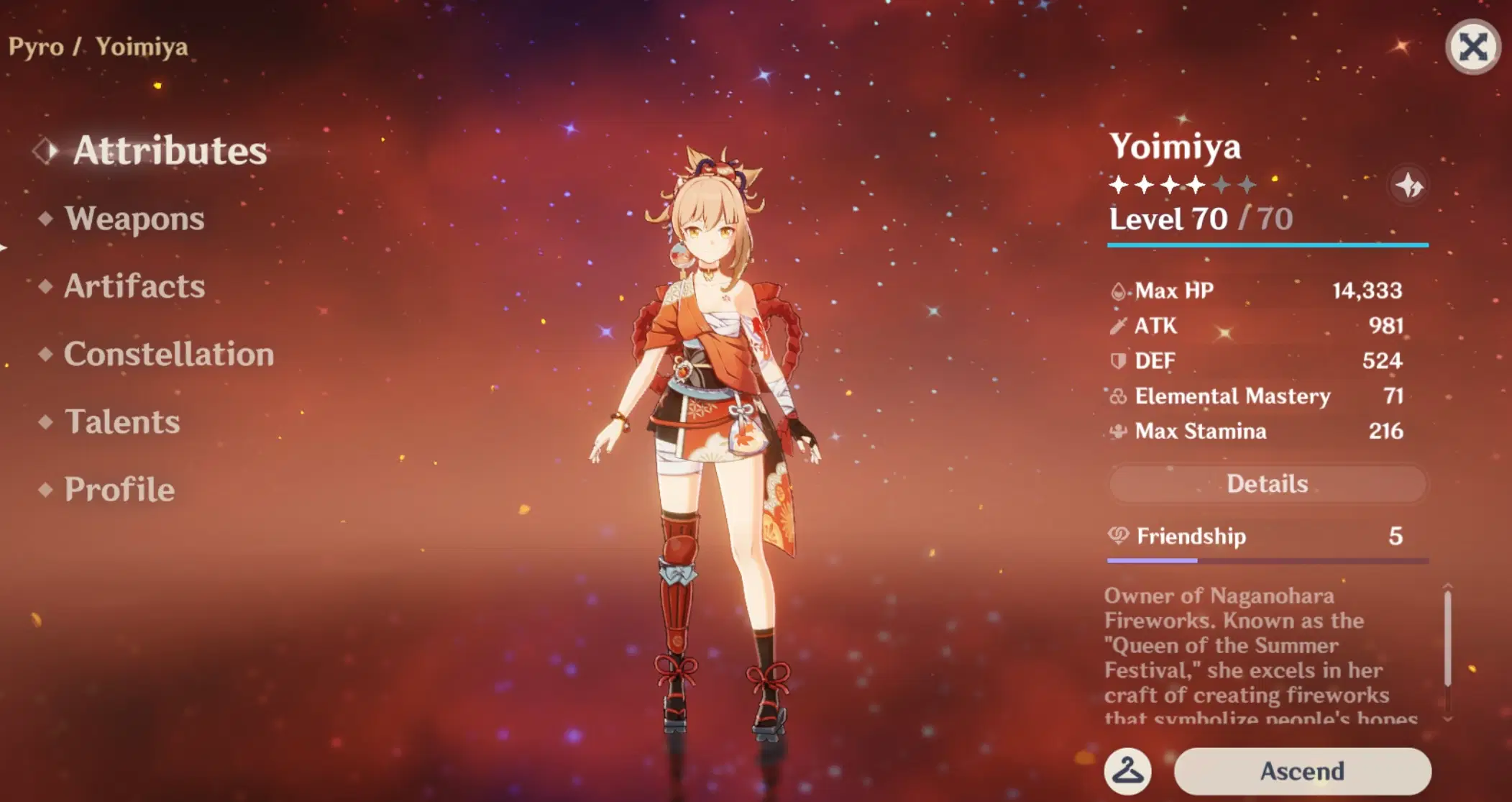Collapse the screen with the X button

(1472, 47)
